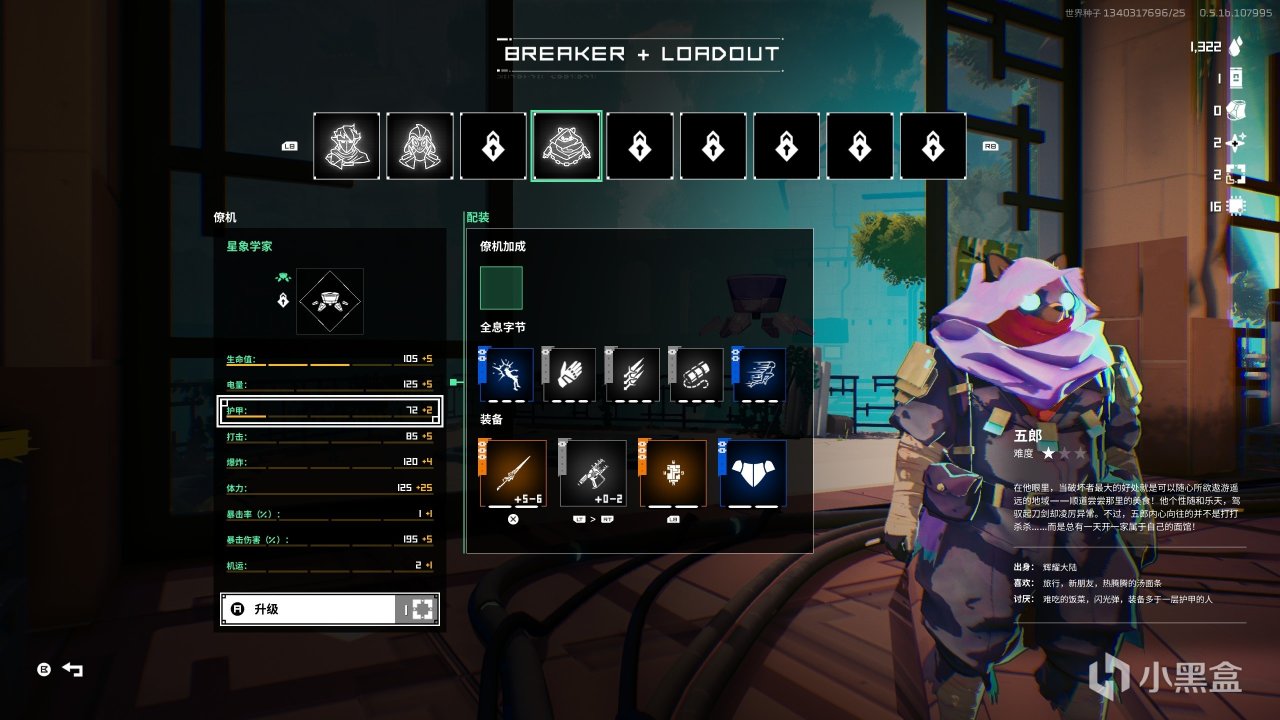Select the blue kicking-figure holobyte
1280x720 pixels.
coord(507,375)
